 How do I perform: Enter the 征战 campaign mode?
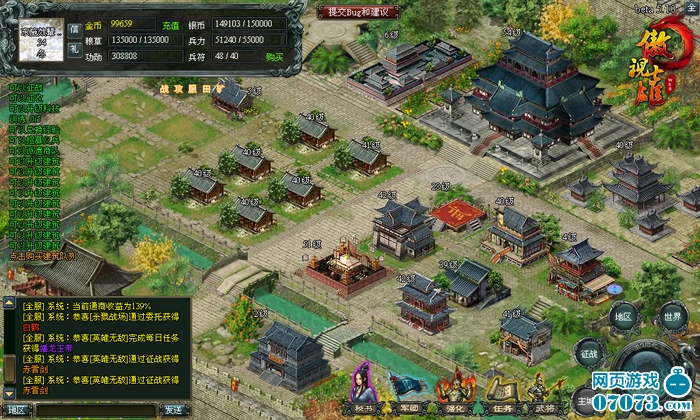click(x=588, y=352)
